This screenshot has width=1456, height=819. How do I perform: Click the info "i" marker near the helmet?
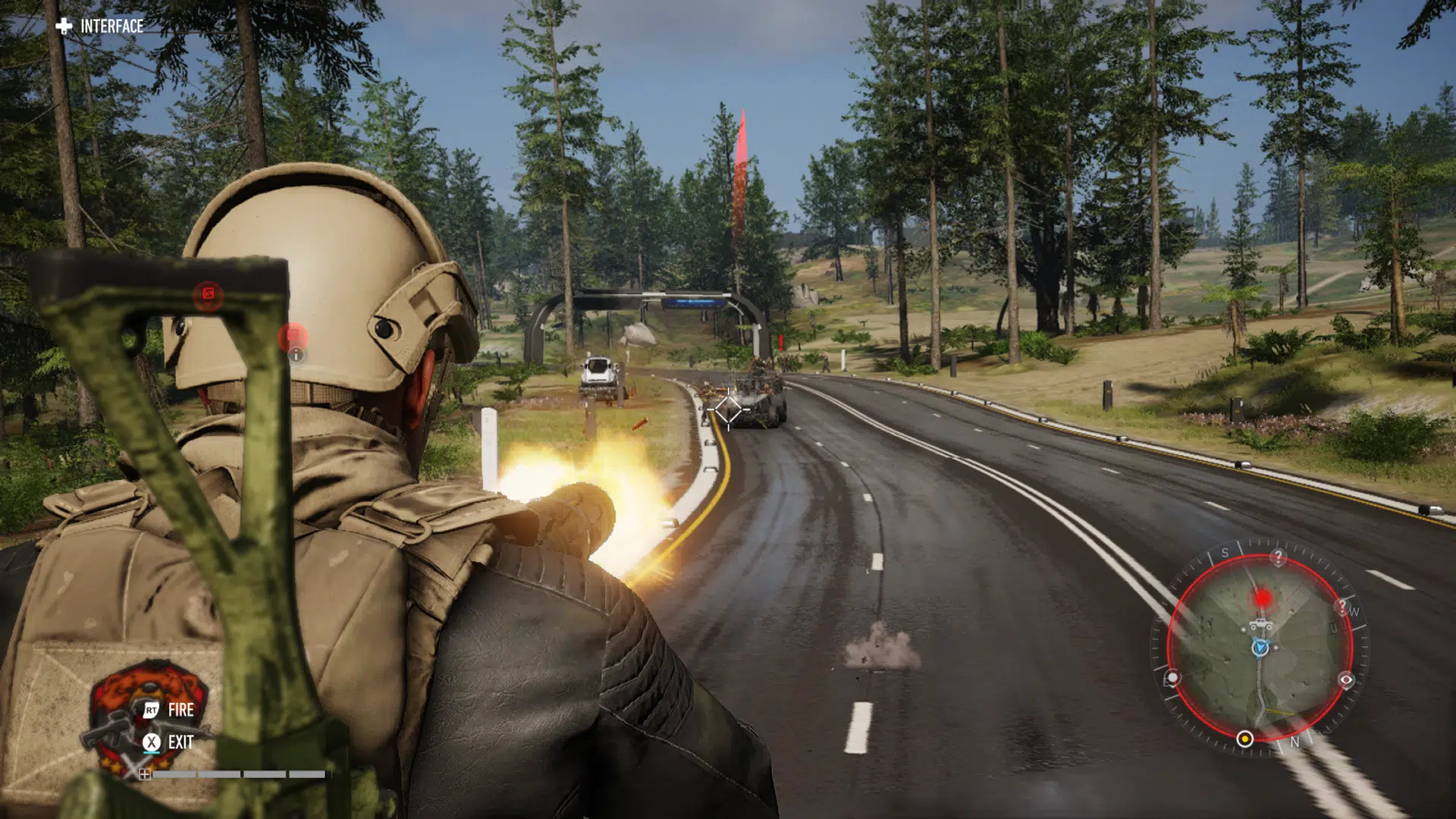coord(297,355)
